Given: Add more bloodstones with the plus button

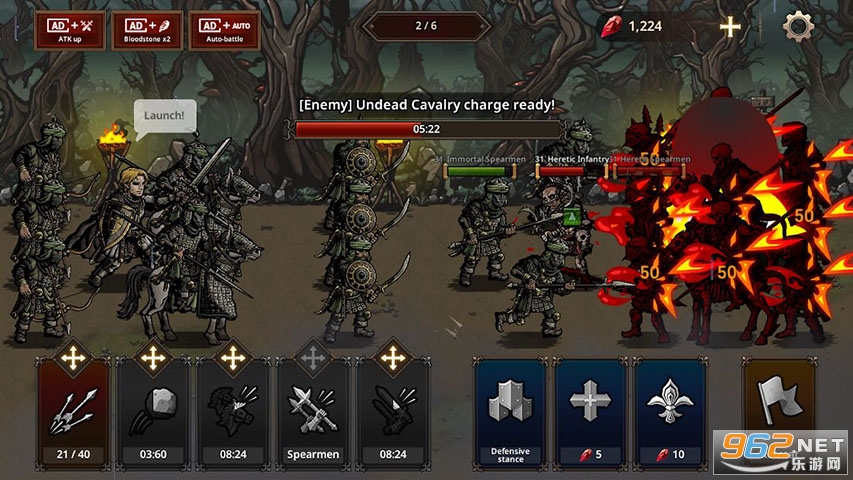Looking at the screenshot, I should tap(731, 26).
